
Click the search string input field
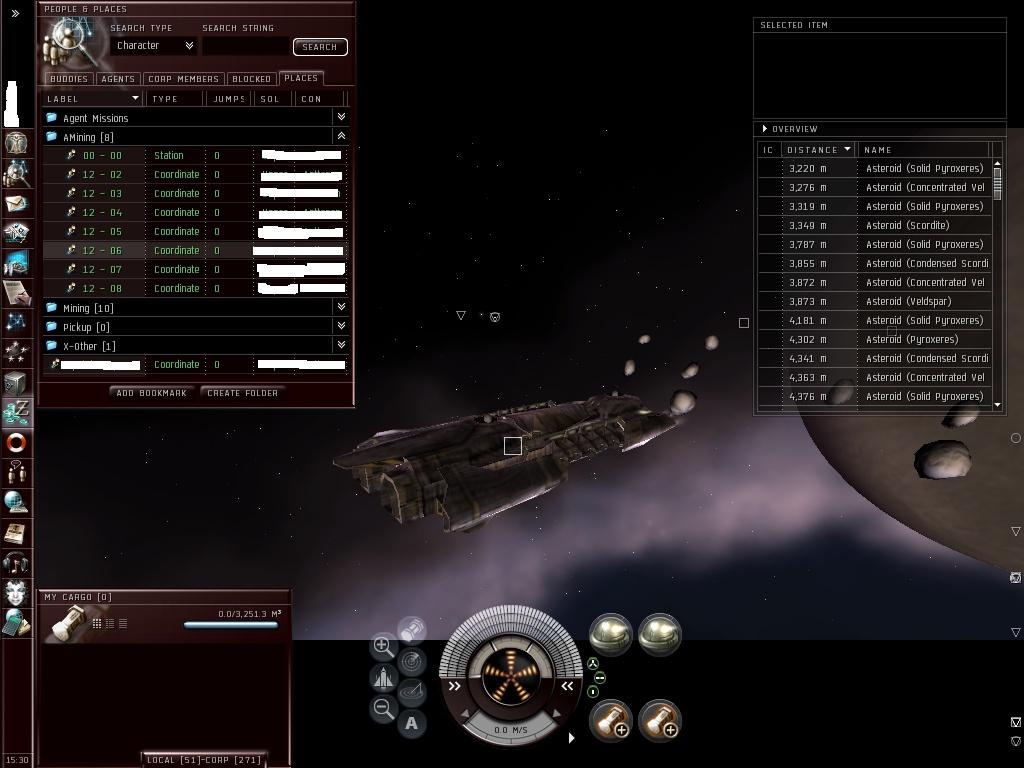coord(245,46)
